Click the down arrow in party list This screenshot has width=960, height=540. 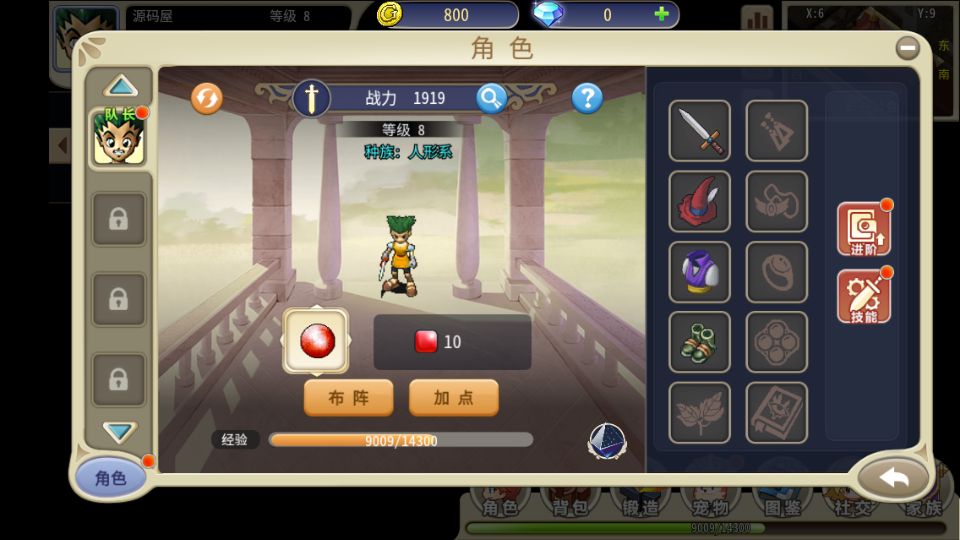click(x=120, y=432)
